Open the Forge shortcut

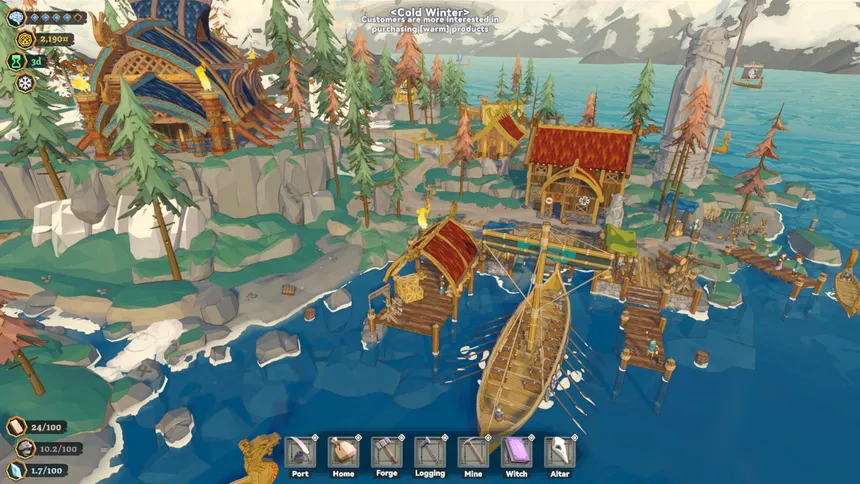386,452
